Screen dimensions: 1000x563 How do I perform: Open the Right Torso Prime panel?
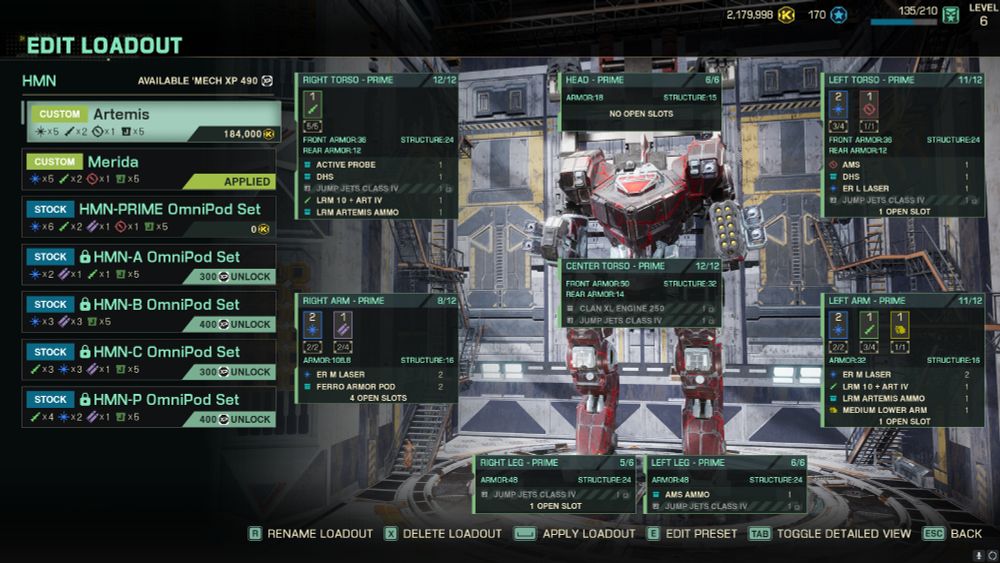point(377,80)
